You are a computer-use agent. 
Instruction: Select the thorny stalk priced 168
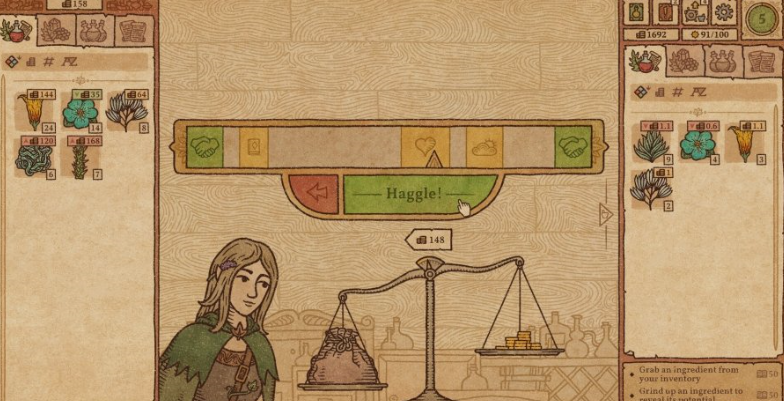pyautogui.click(x=80, y=158)
